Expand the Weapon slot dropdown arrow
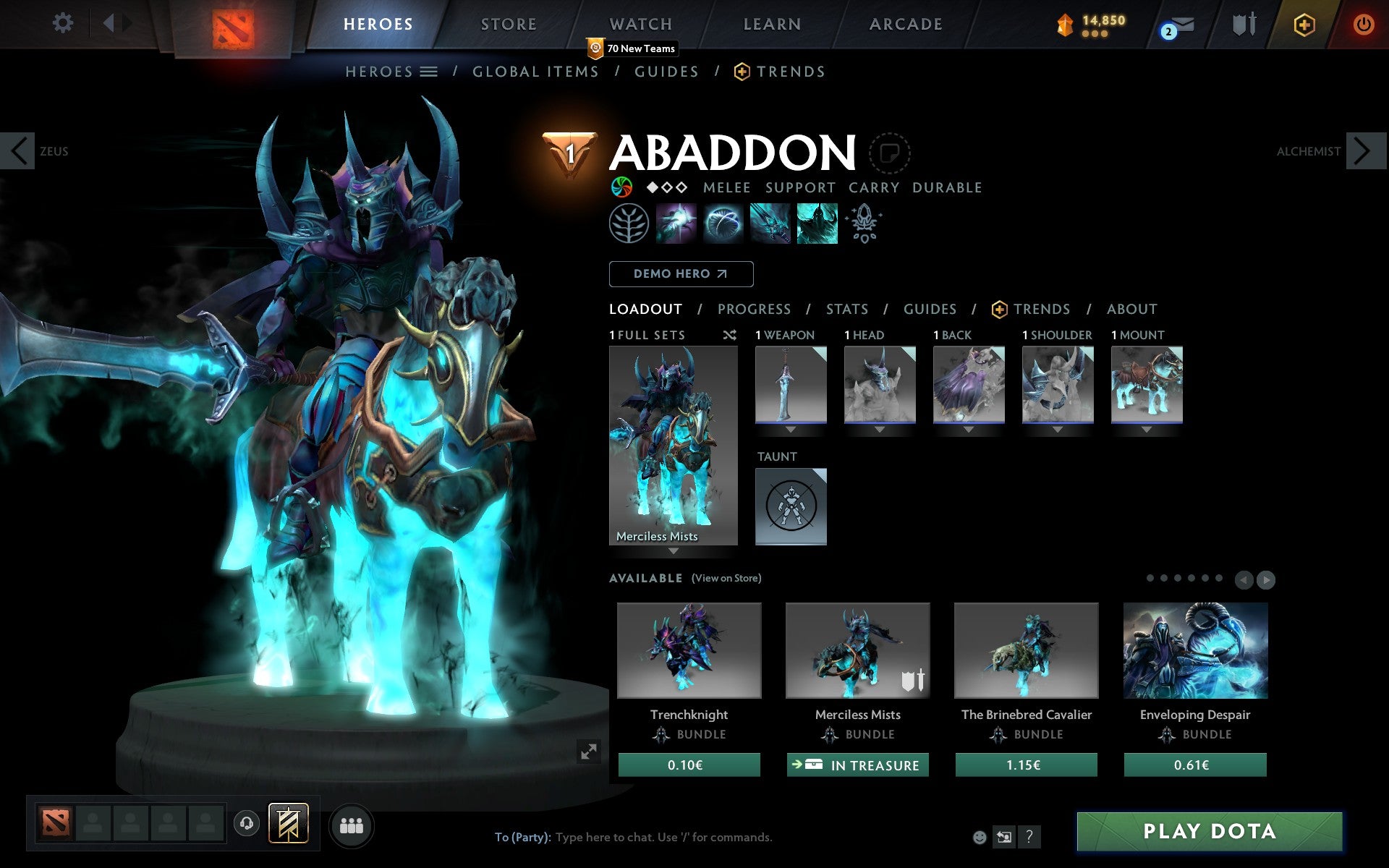 [x=790, y=428]
